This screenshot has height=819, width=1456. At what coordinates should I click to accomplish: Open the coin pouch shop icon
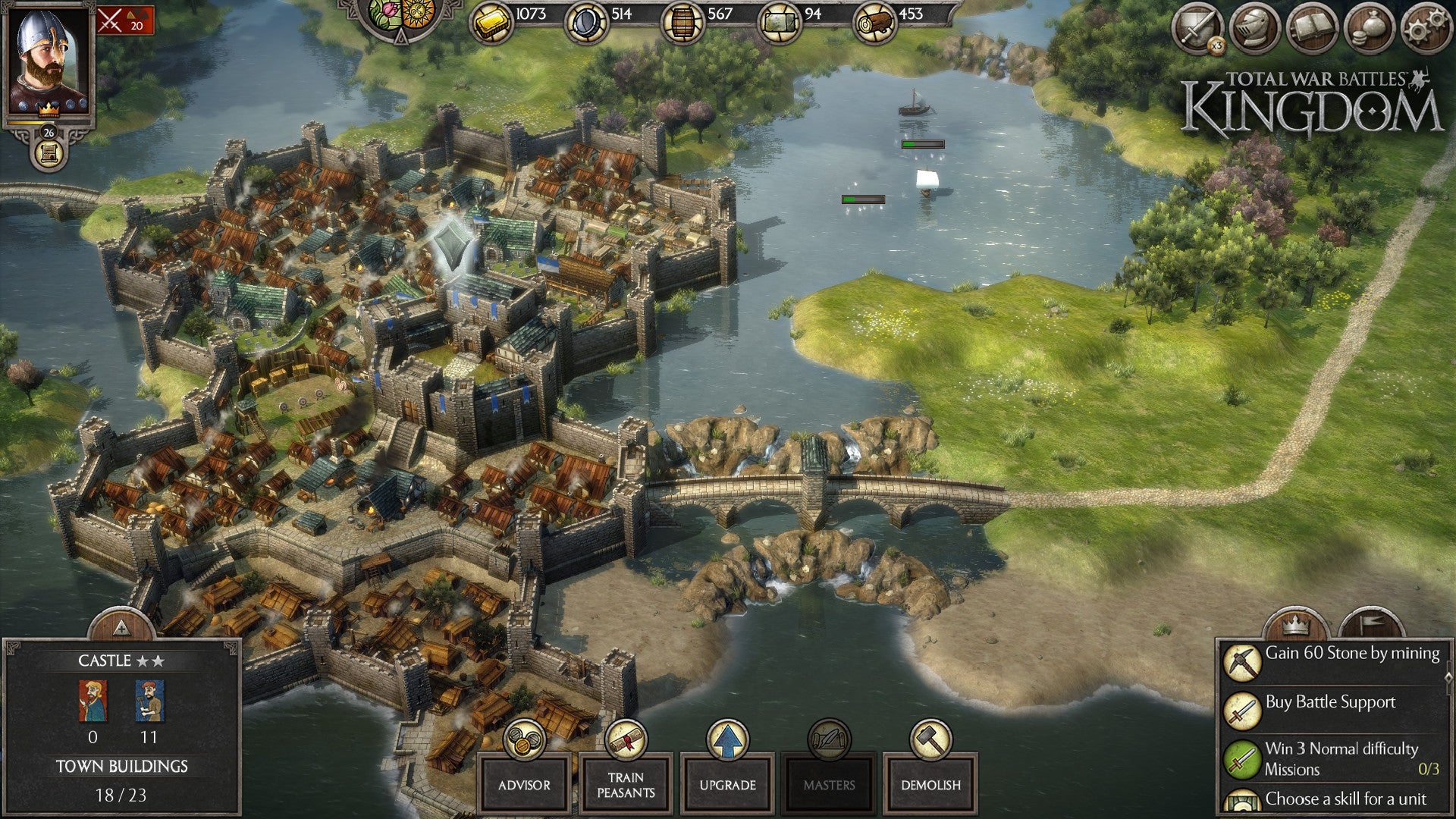(1370, 30)
